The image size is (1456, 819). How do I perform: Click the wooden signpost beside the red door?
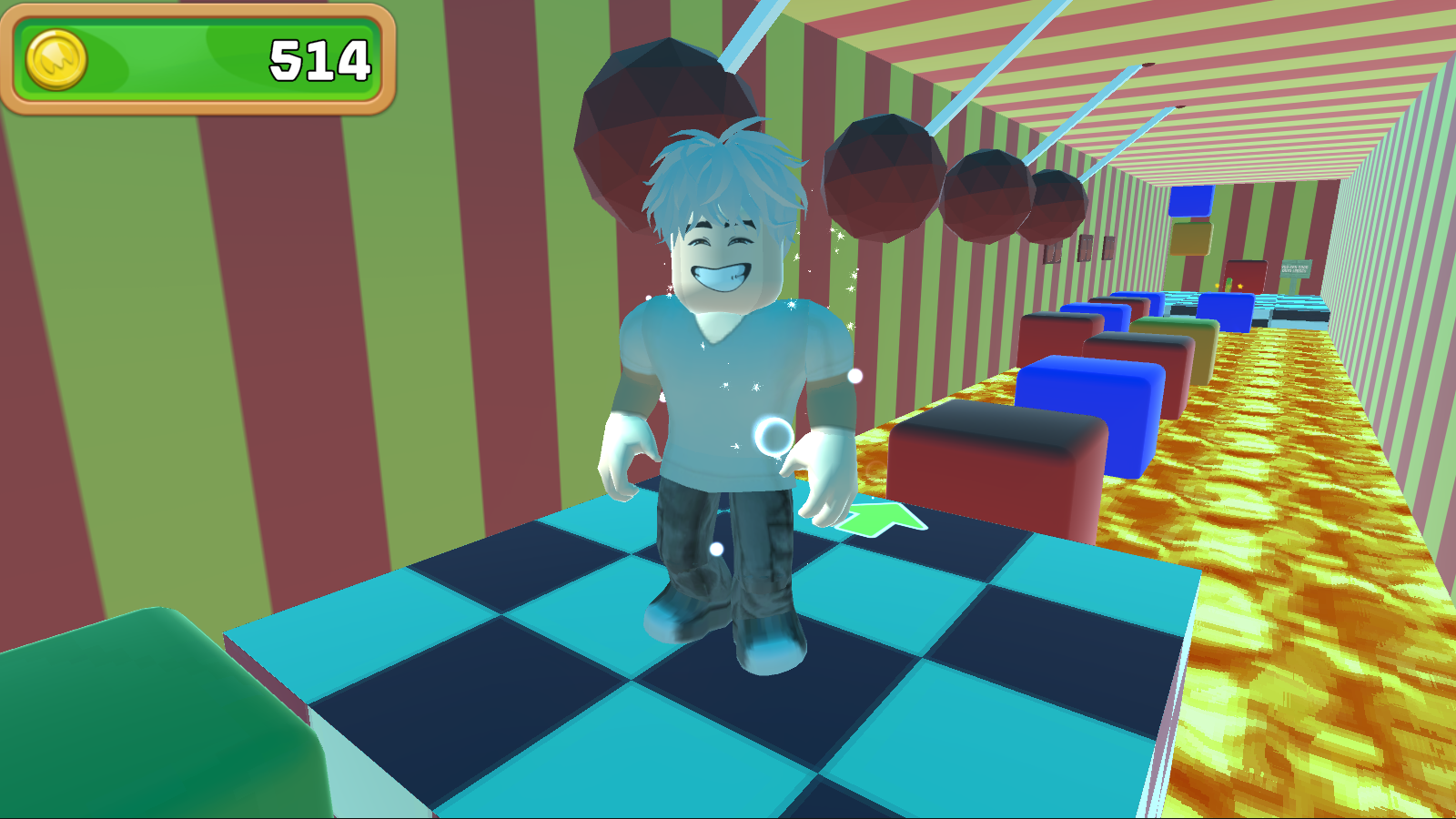tap(1294, 268)
